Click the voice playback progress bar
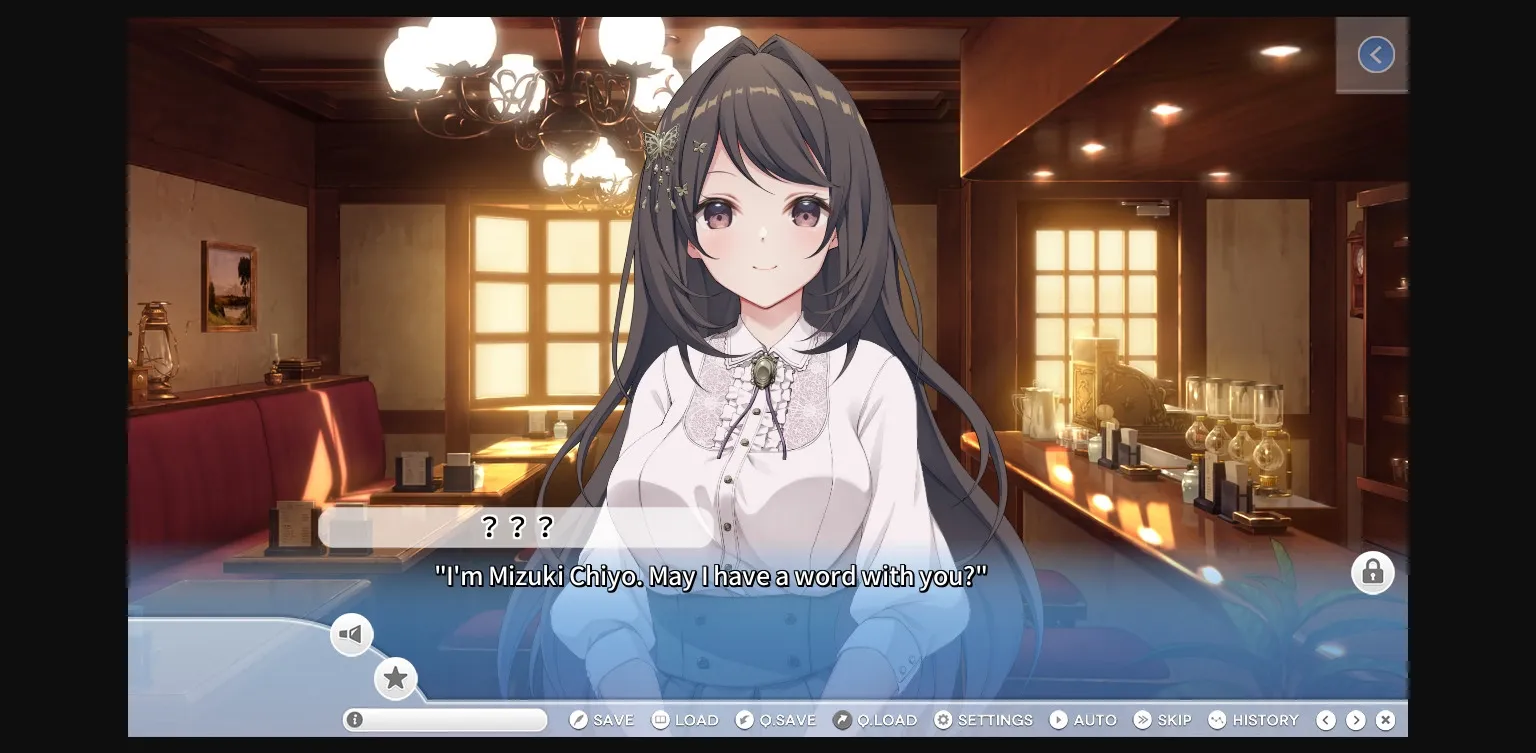Image resolution: width=1536 pixels, height=753 pixels. [x=444, y=719]
